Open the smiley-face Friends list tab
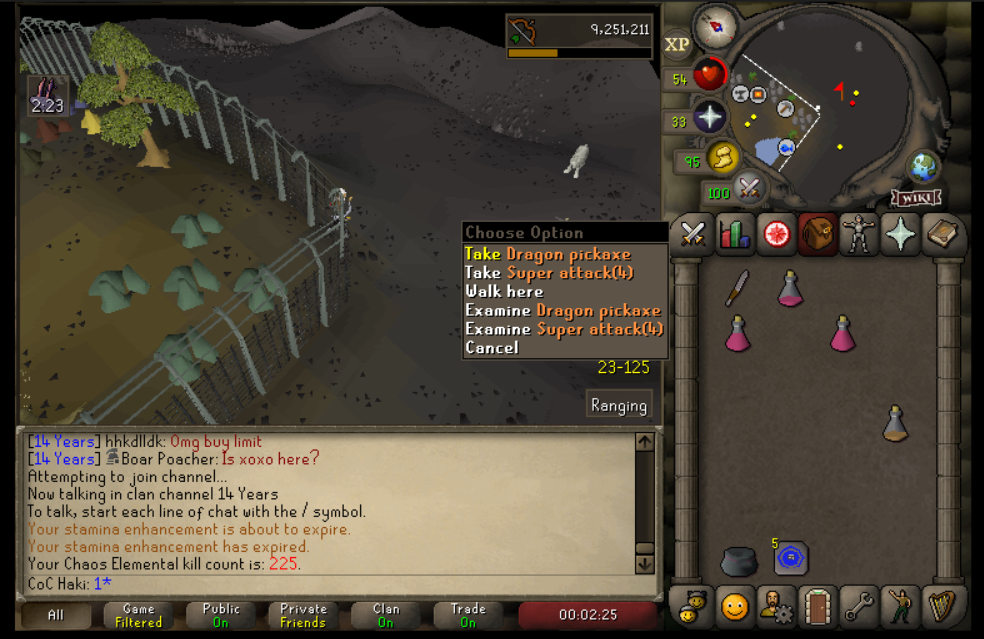This screenshot has height=639, width=984. click(x=735, y=606)
